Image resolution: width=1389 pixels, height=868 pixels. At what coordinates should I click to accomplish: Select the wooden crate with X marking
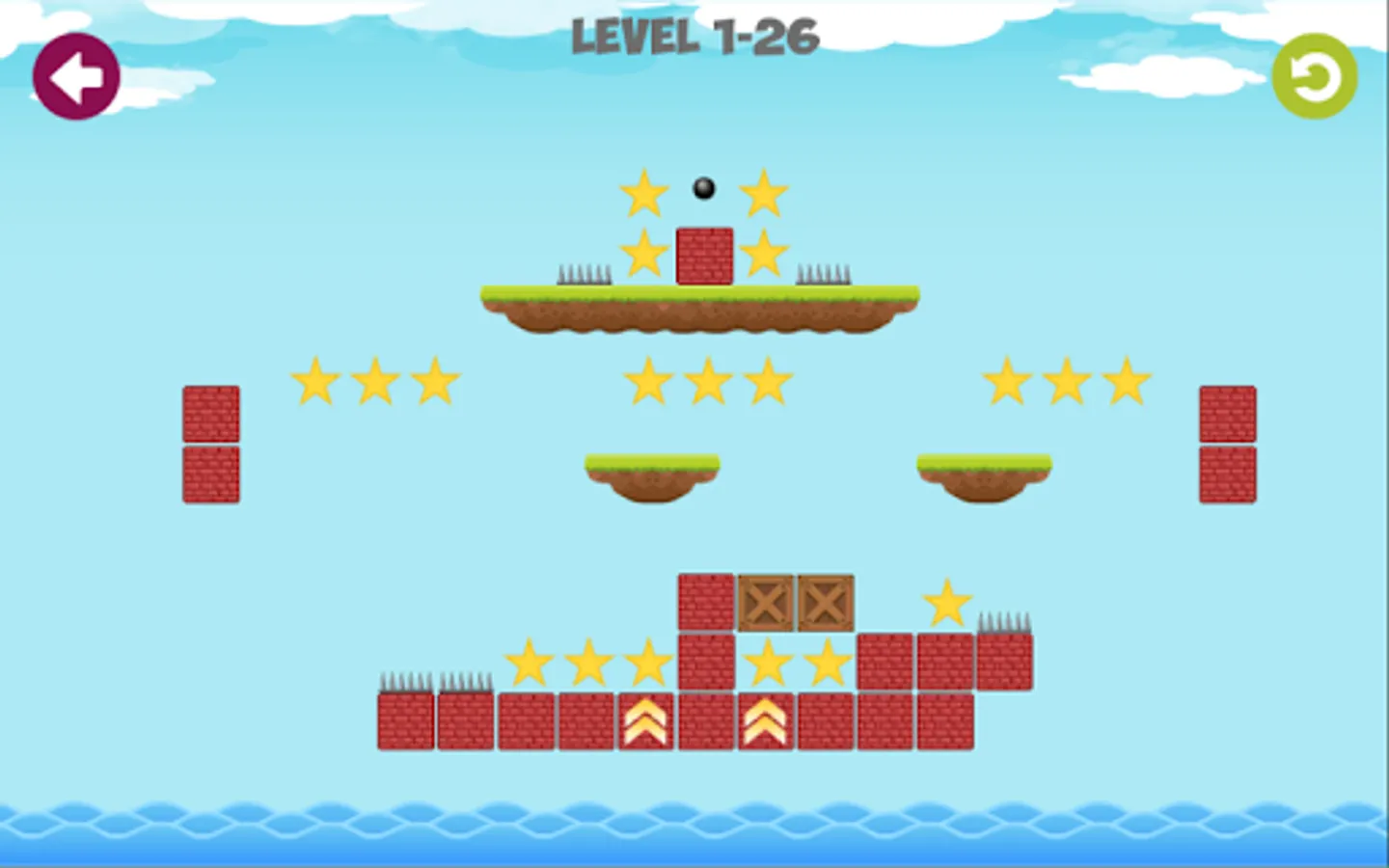click(x=765, y=603)
